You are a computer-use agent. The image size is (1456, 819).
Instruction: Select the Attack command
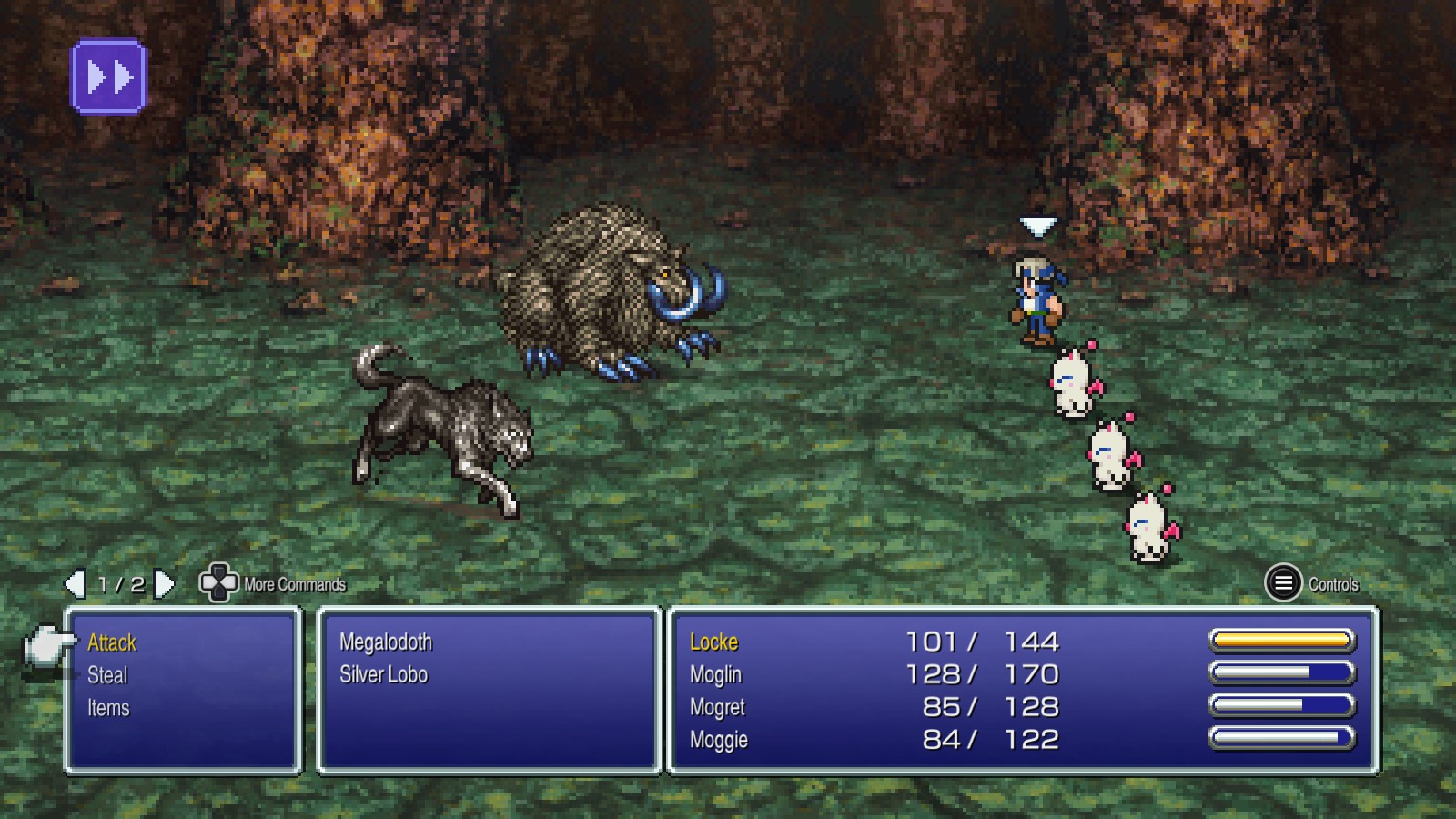click(112, 642)
